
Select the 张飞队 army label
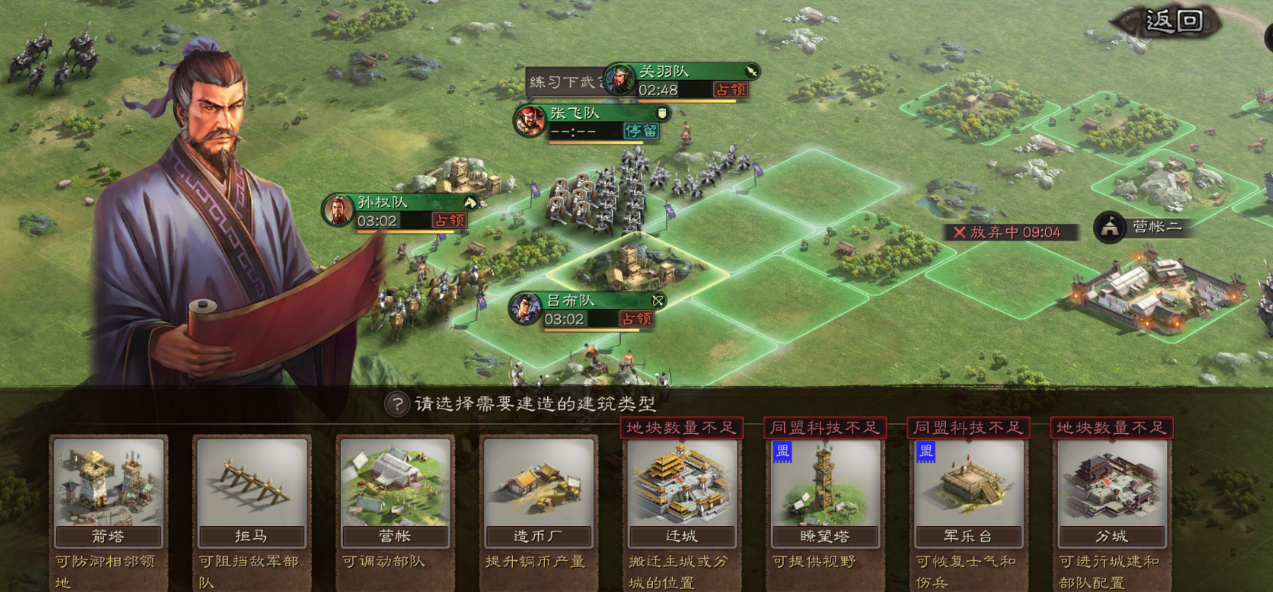point(590,122)
